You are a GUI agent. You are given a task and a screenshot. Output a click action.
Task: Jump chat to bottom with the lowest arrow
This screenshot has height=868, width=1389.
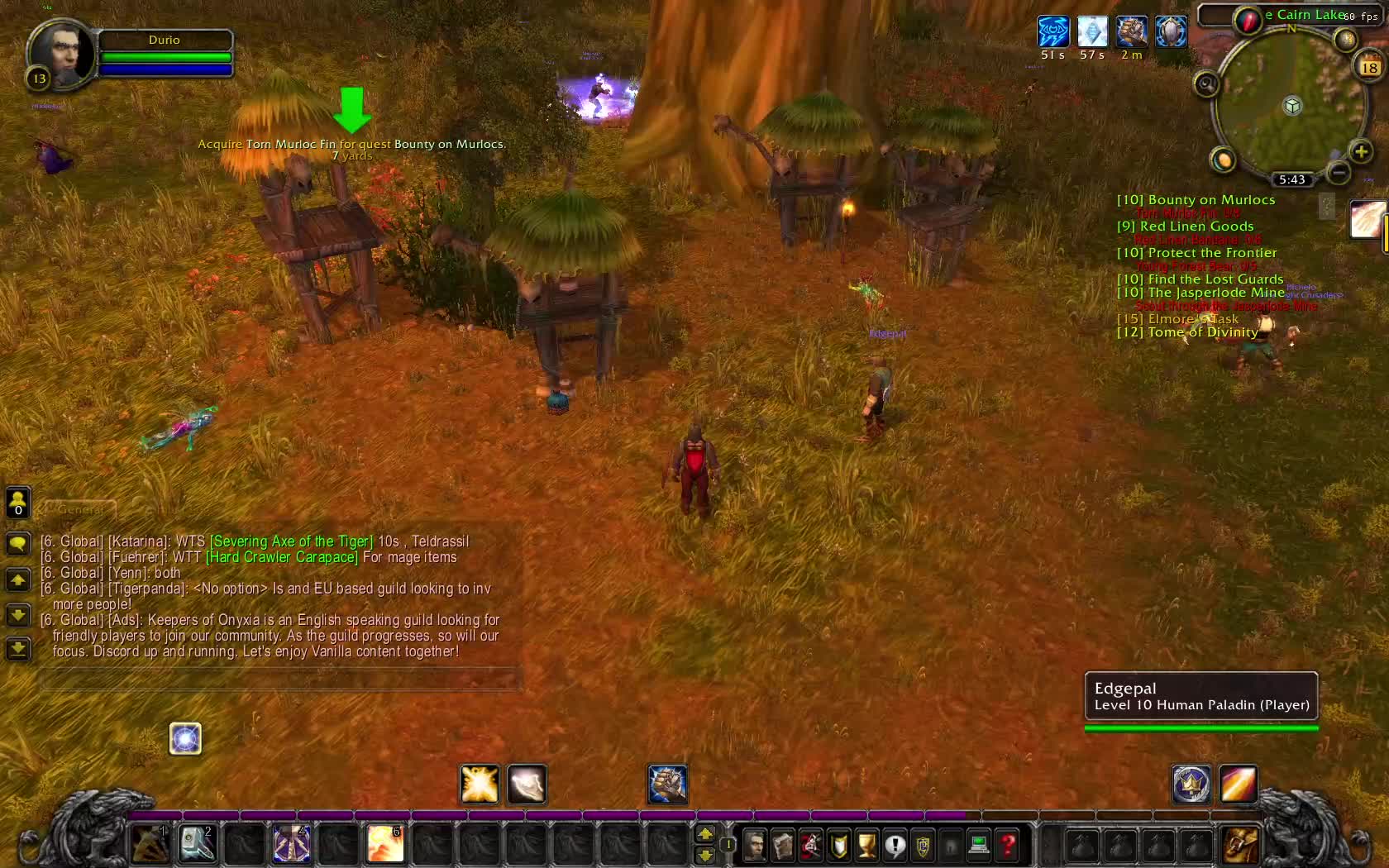point(18,649)
